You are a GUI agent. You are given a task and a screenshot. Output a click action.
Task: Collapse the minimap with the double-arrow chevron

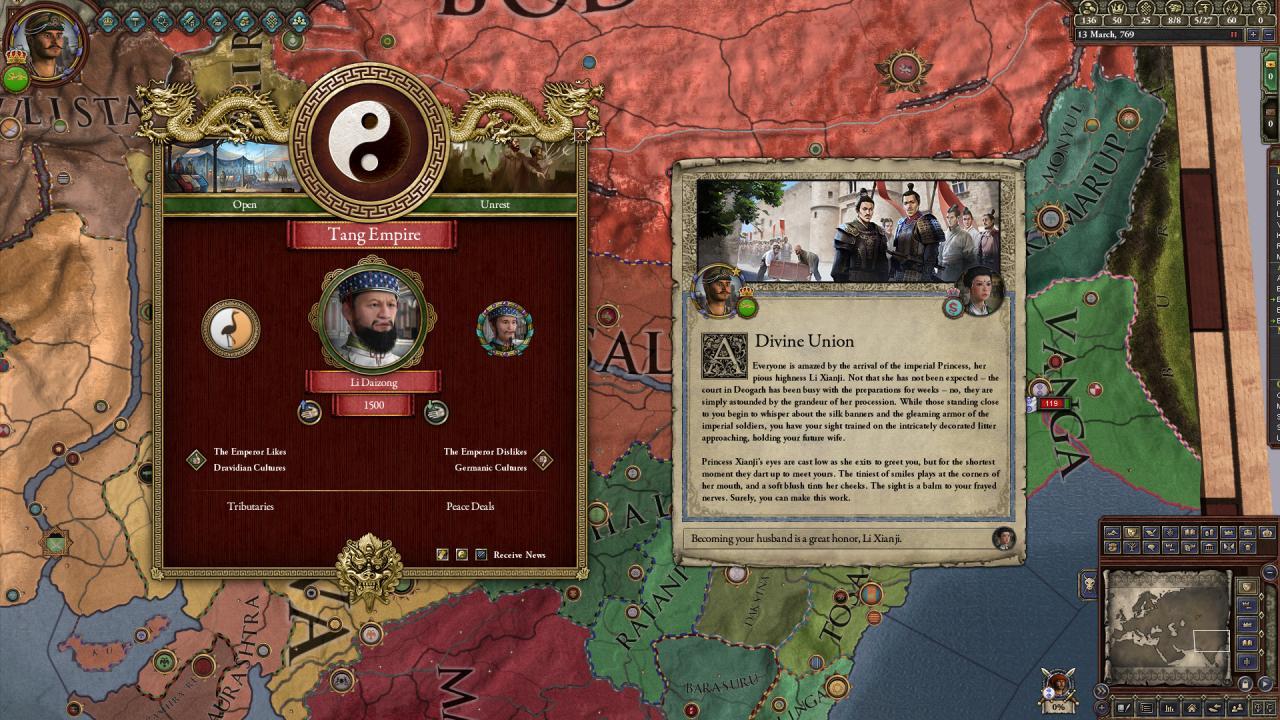[1101, 689]
